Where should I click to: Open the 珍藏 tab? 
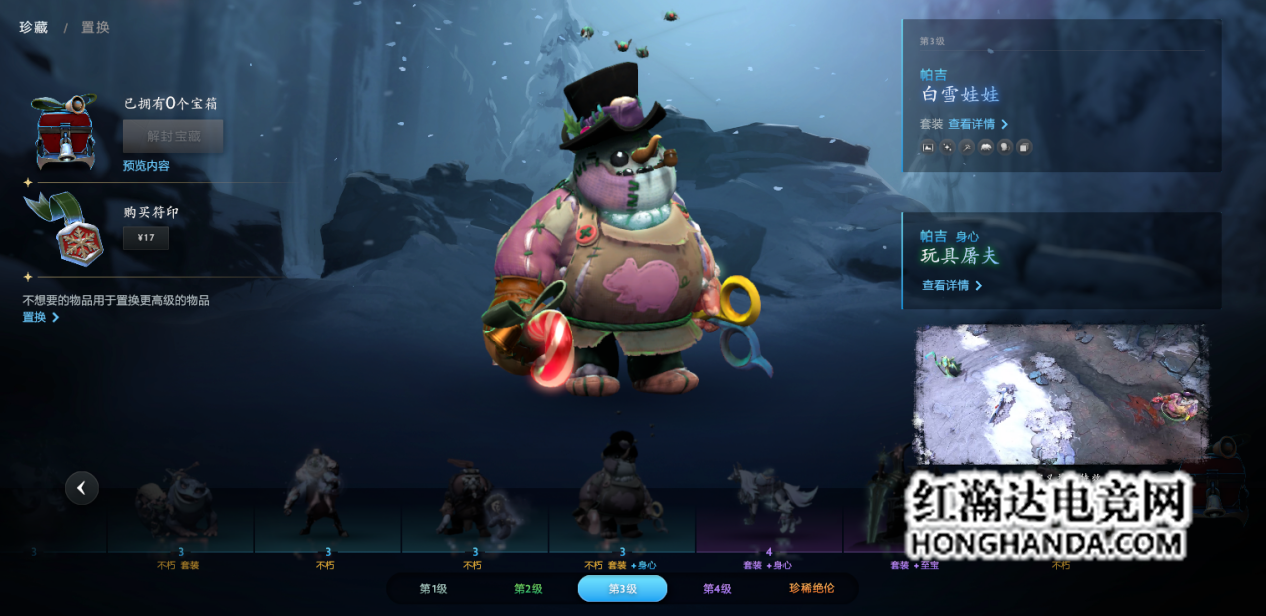coord(34,28)
